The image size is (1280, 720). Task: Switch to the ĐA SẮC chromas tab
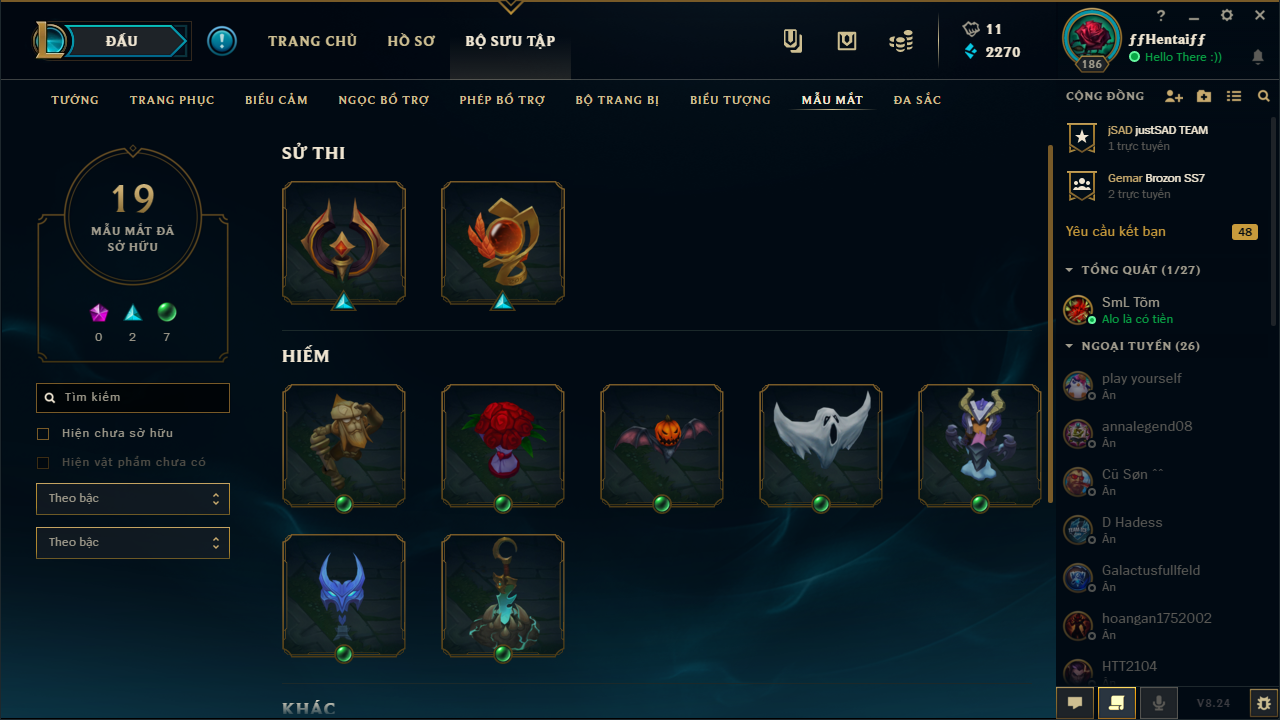[x=917, y=100]
